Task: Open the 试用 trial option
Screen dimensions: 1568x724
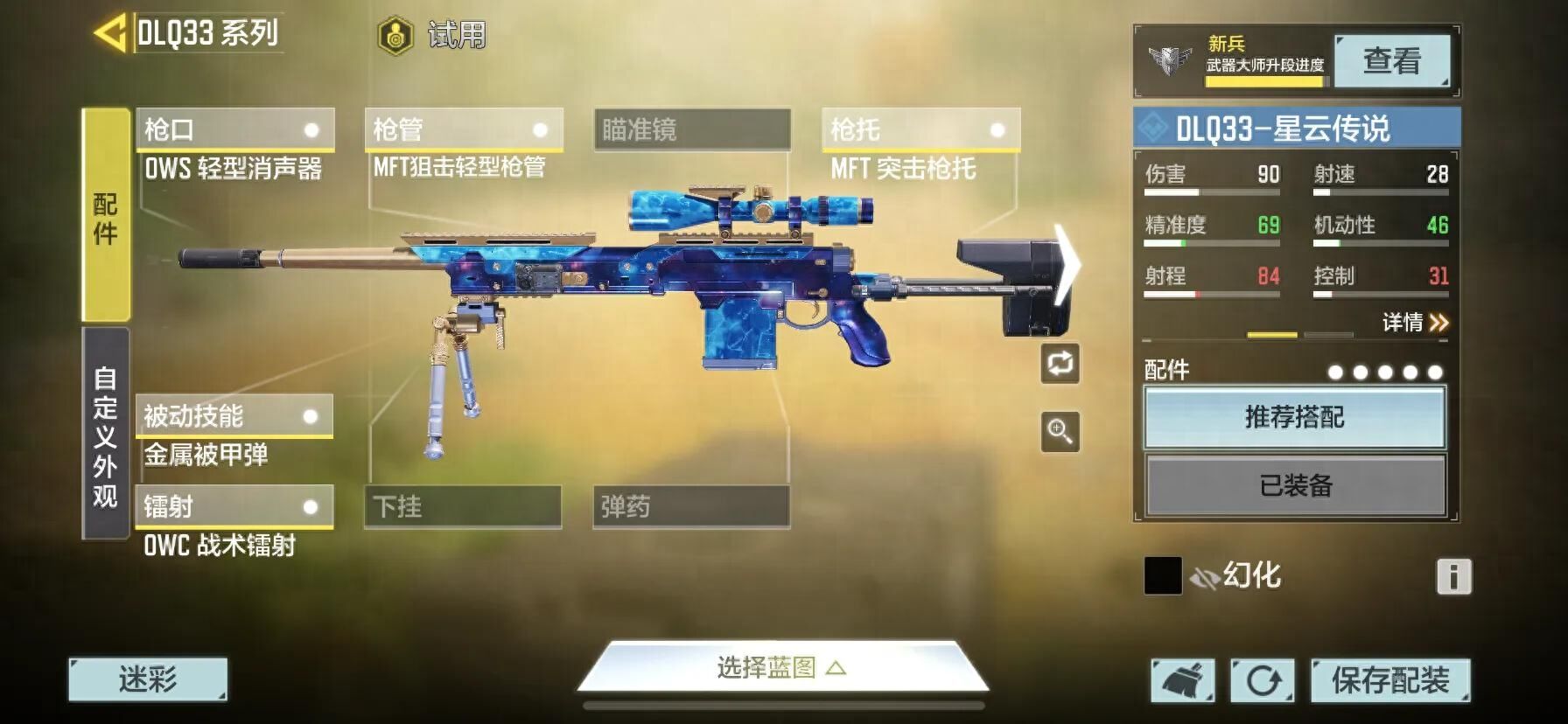Action: (x=432, y=36)
